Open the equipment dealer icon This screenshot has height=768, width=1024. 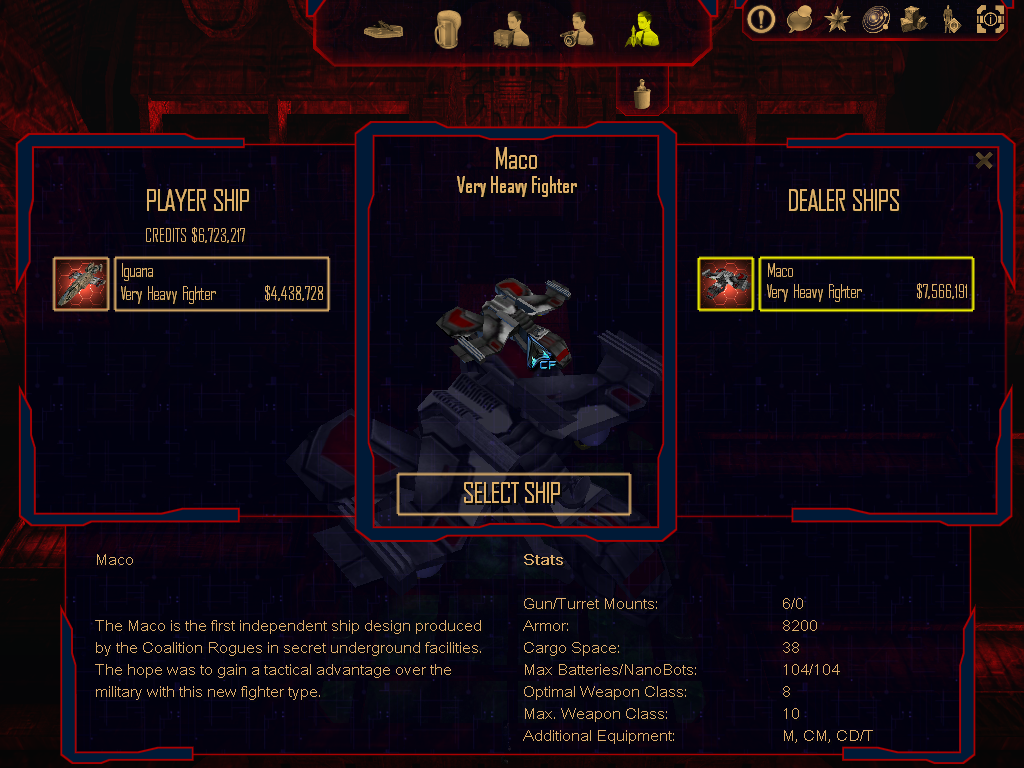pos(577,30)
